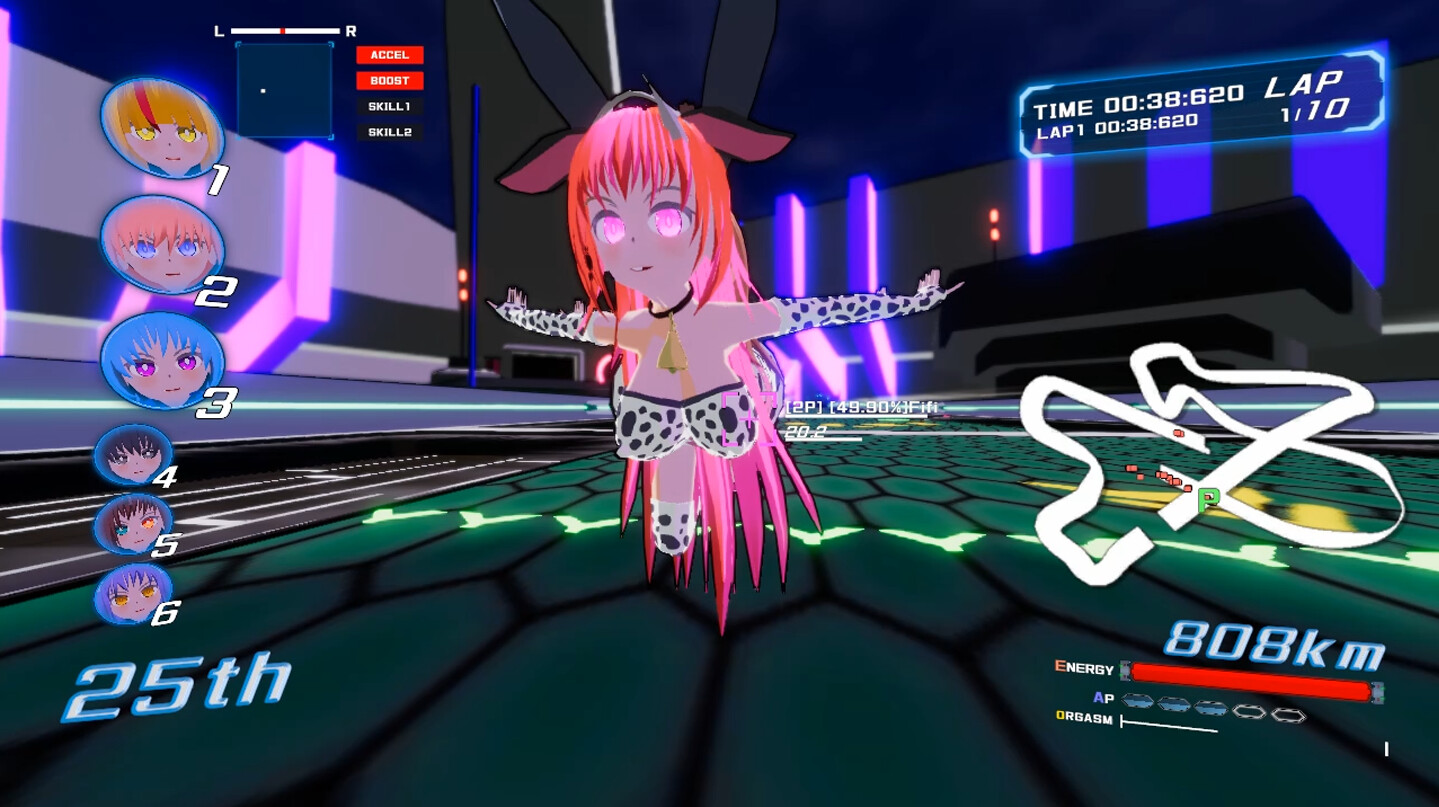Activate the SKILL2 slot
This screenshot has width=1439, height=807.
(392, 131)
